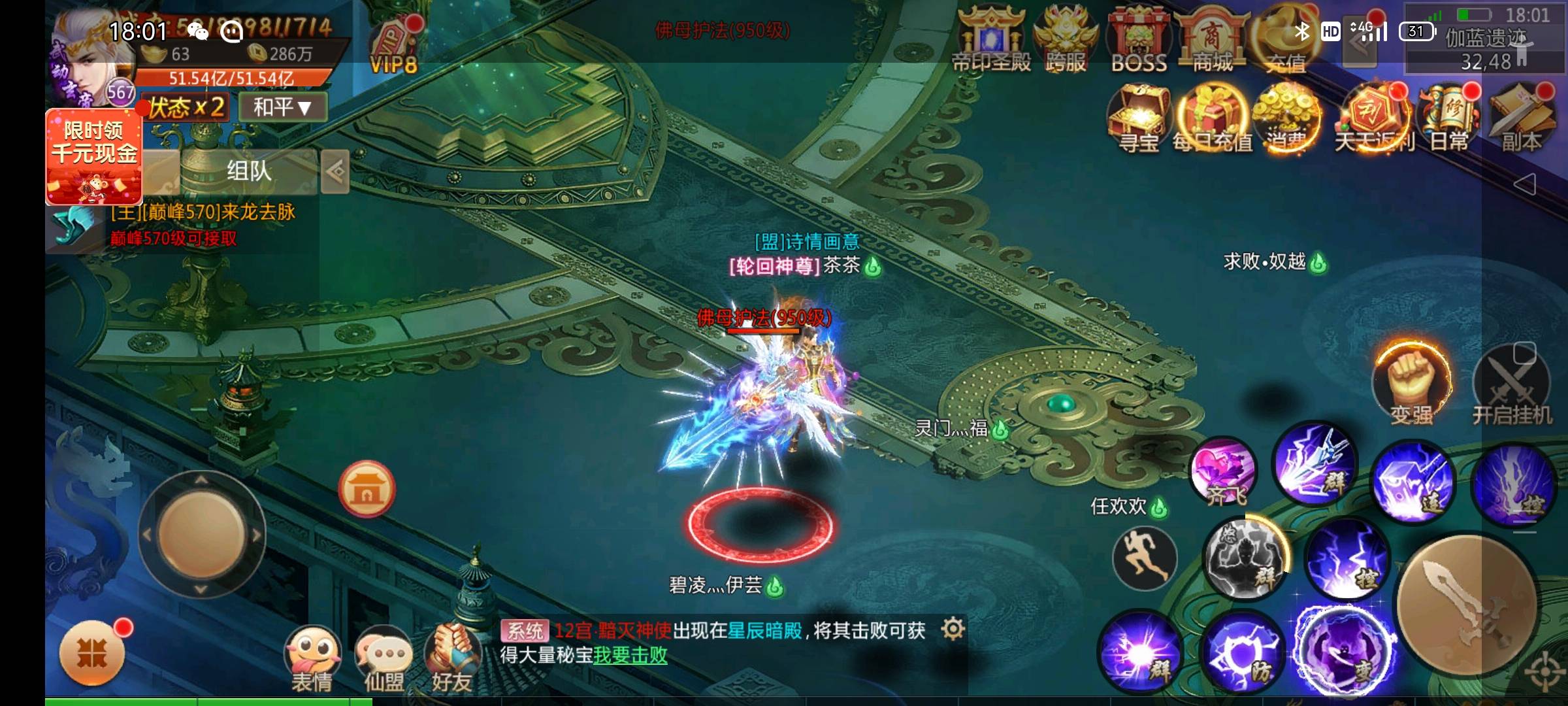The height and width of the screenshot is (706, 1568).
Task: Claim the 限时领千元现金 red packet
Action: 94,157
